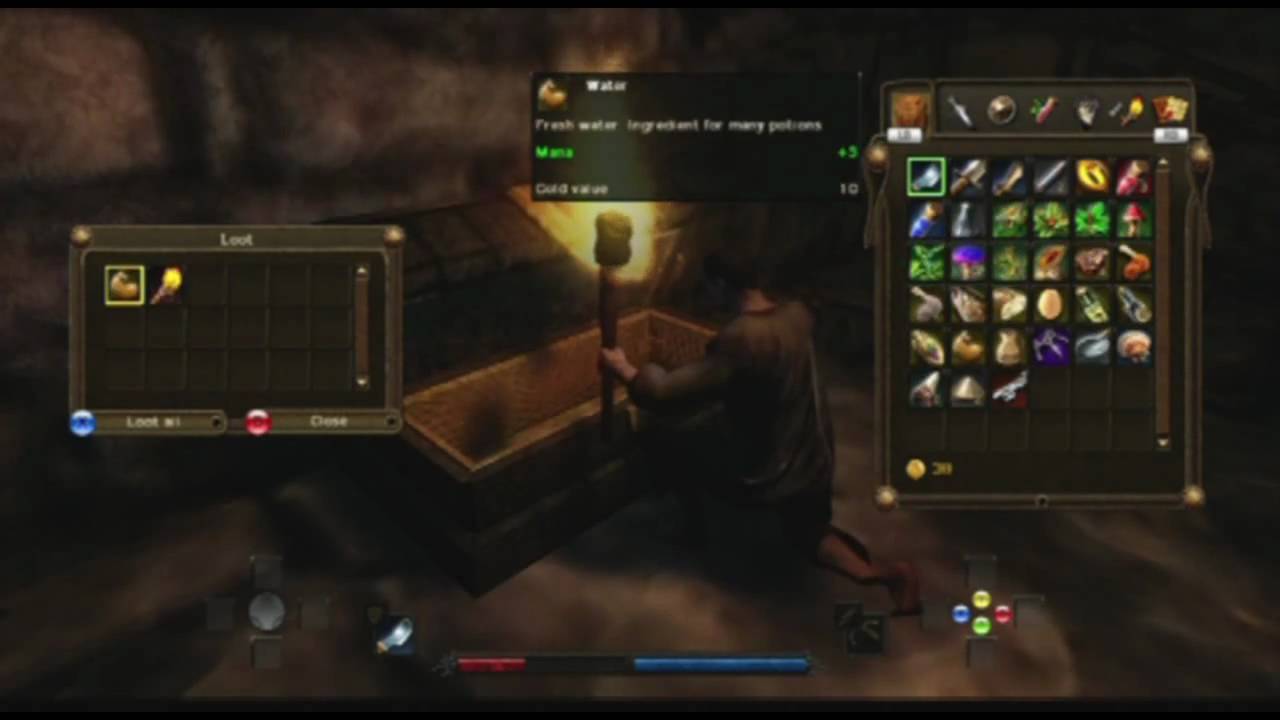This screenshot has width=1280, height=720.
Task: Pick the egg in the inventory
Action: coord(1050,304)
